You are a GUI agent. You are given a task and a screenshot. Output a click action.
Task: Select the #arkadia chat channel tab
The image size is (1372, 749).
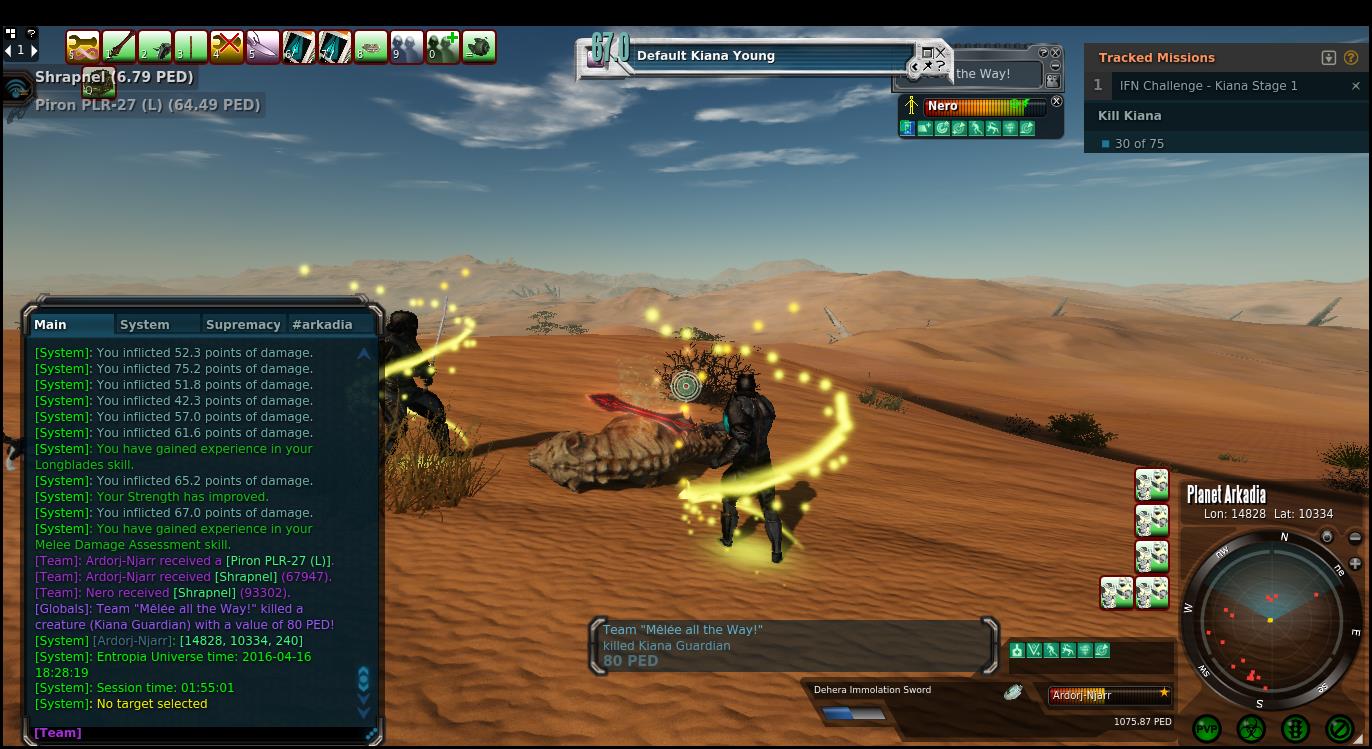[x=322, y=324]
